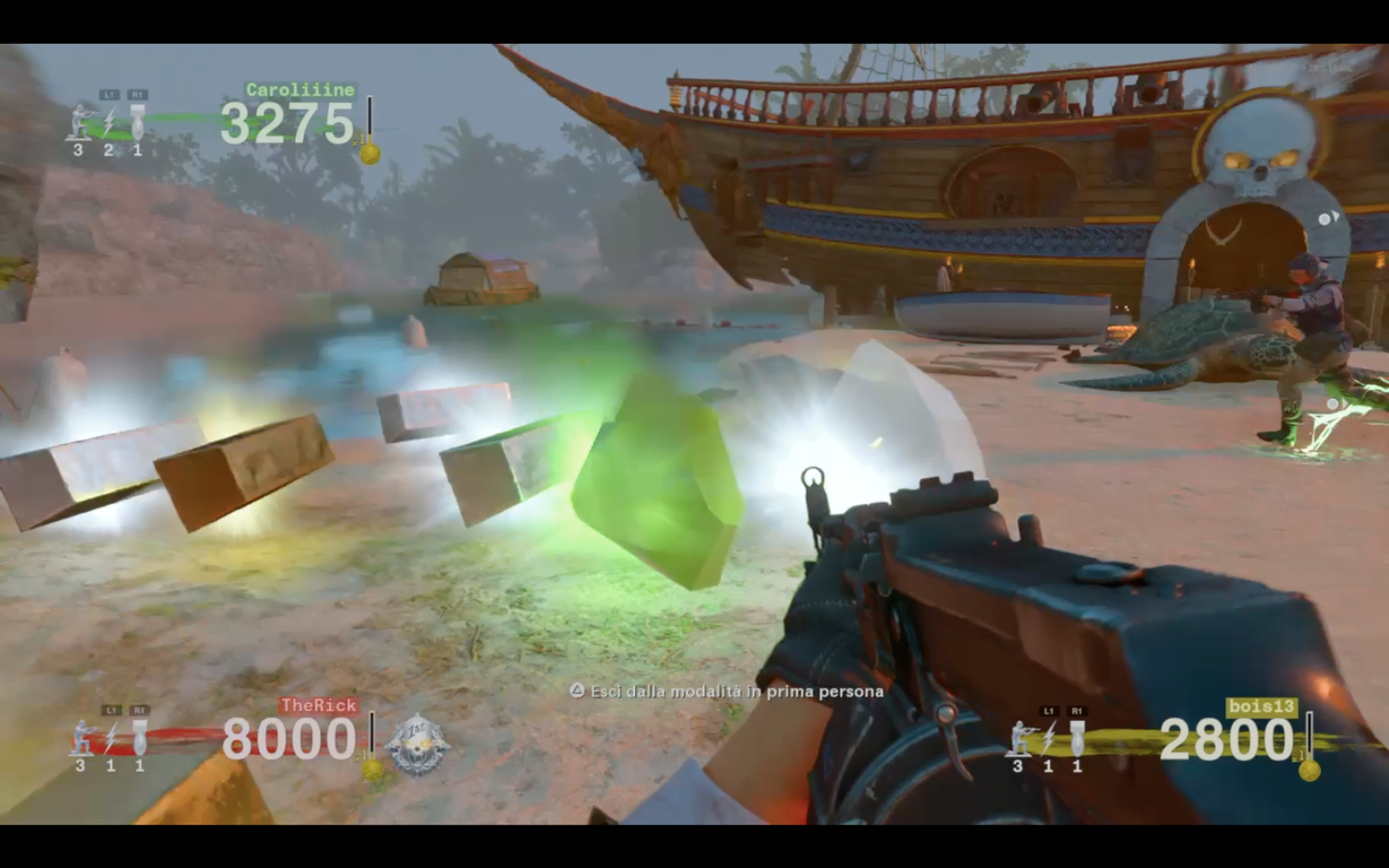Use TheRick's nuke bomb icon
Viewport: 1389px width, 868px height.
coord(139,738)
